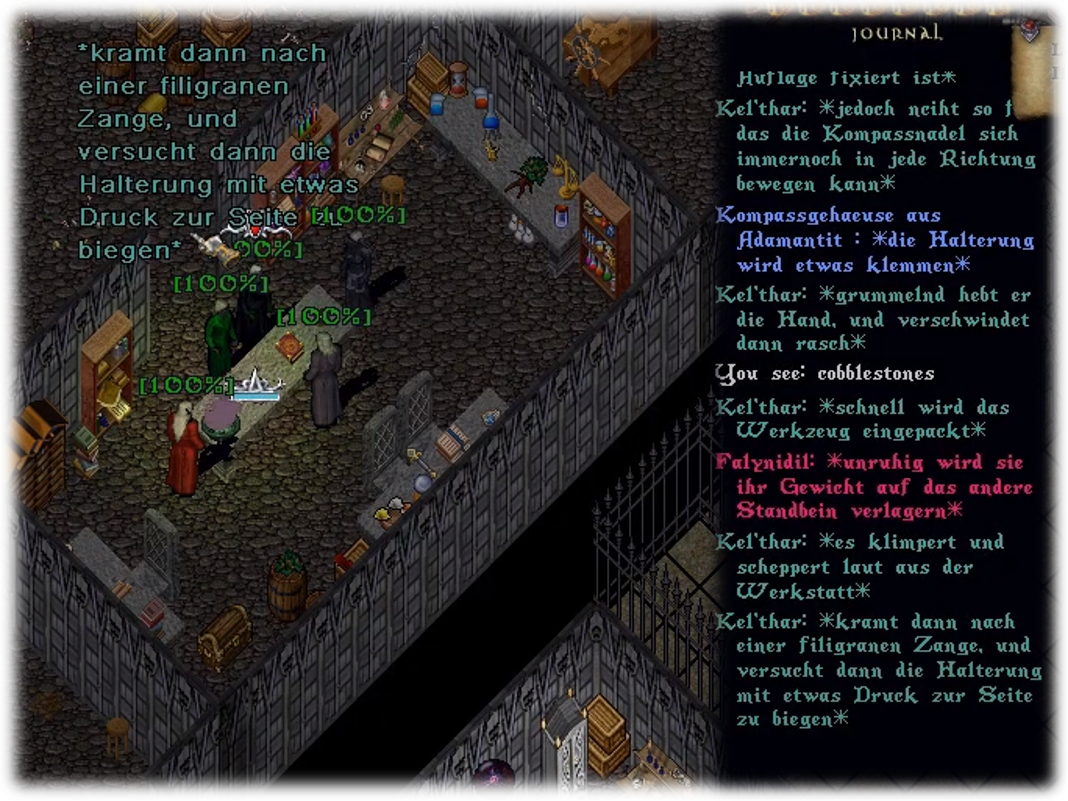Click the Journal window title
This screenshot has height=801, width=1068.
coord(895,34)
